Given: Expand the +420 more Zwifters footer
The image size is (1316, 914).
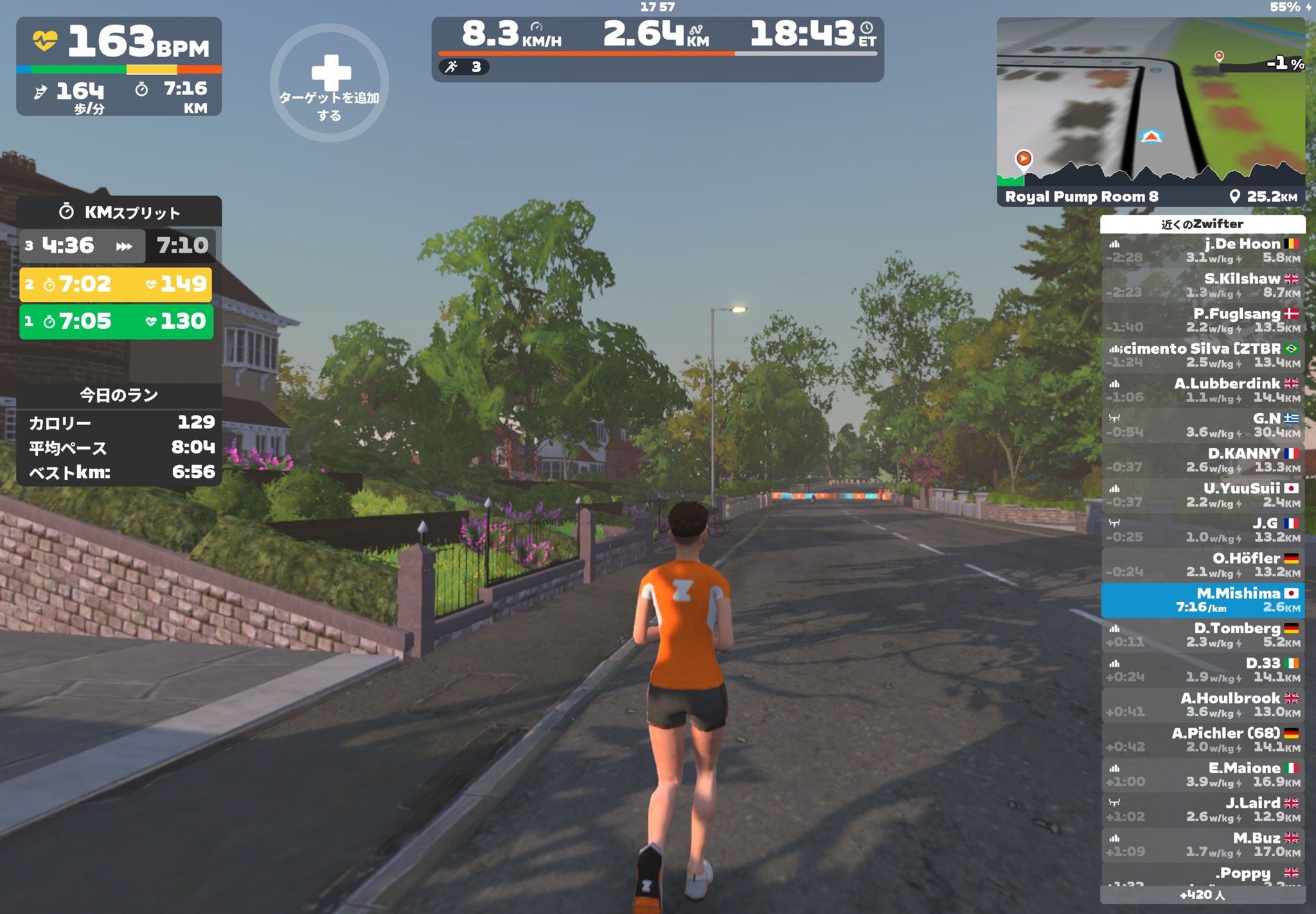Looking at the screenshot, I should point(1202,895).
